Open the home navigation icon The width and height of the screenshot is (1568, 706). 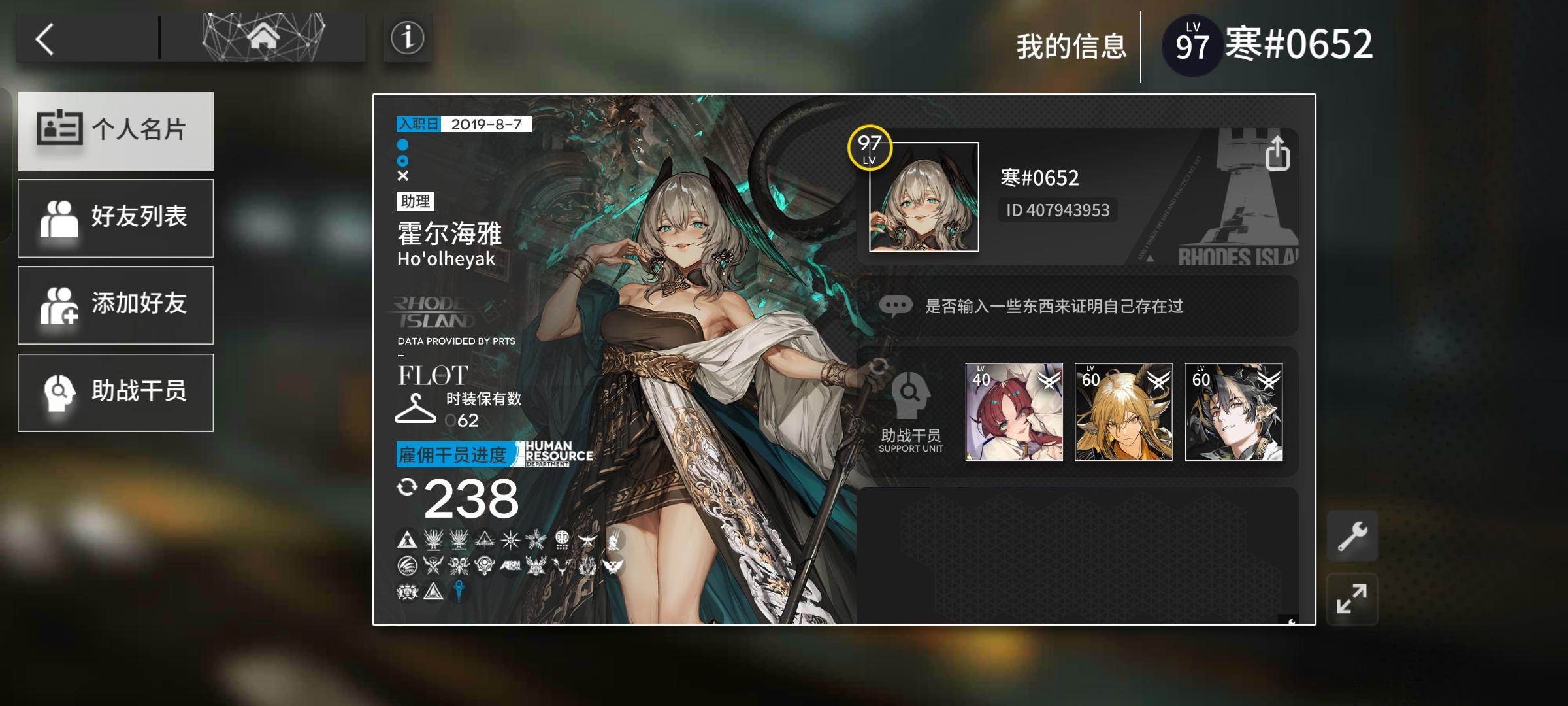pyautogui.click(x=261, y=38)
